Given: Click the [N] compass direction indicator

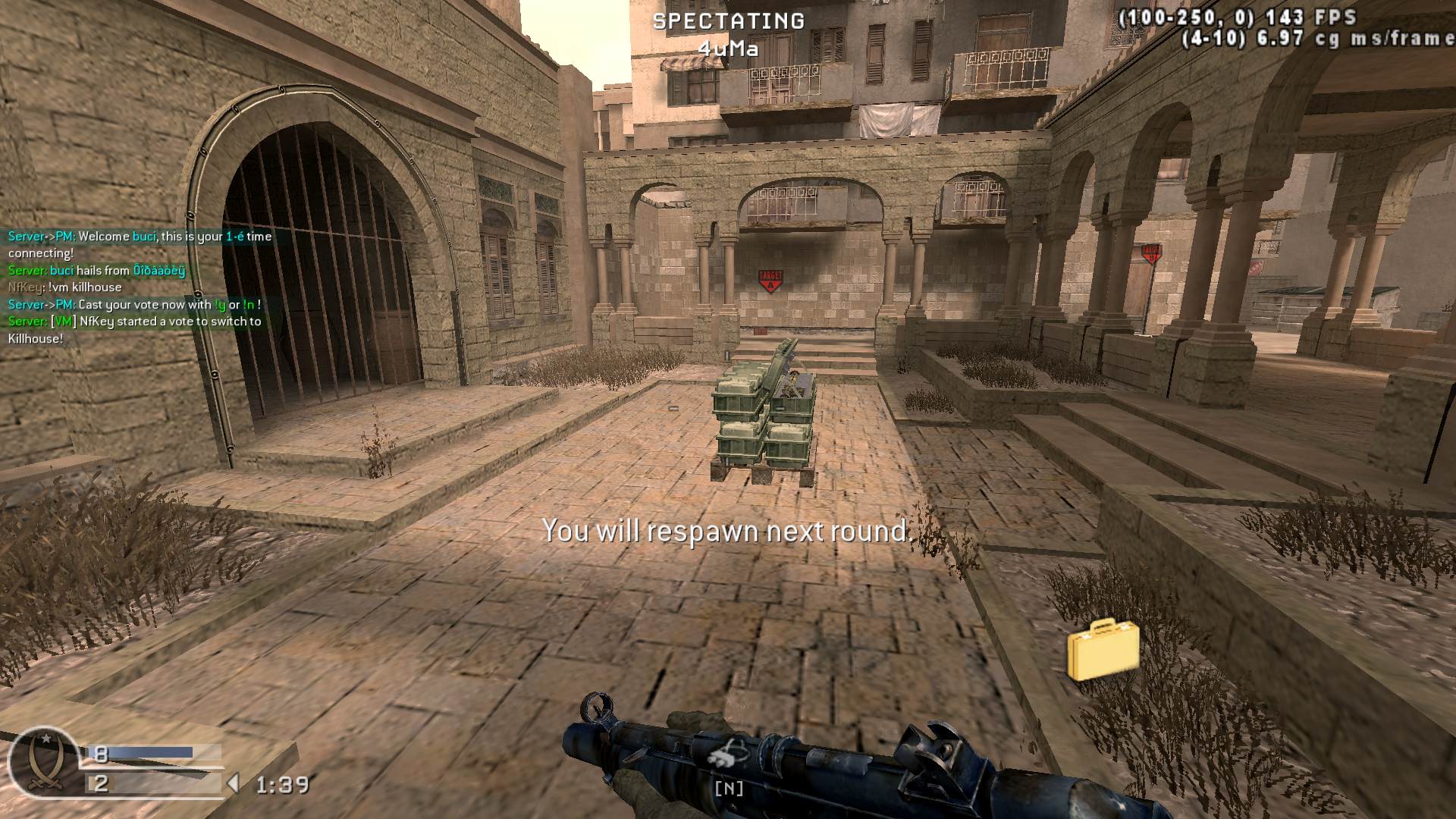Looking at the screenshot, I should (x=729, y=789).
